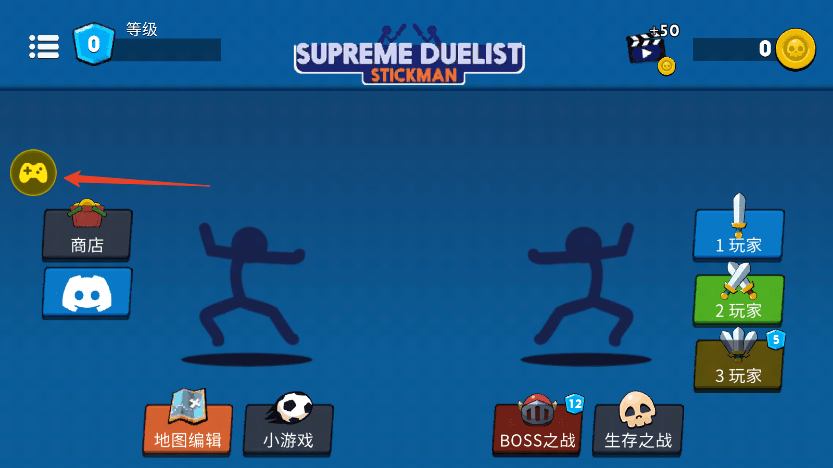Open the hamburger list menu

click(44, 46)
